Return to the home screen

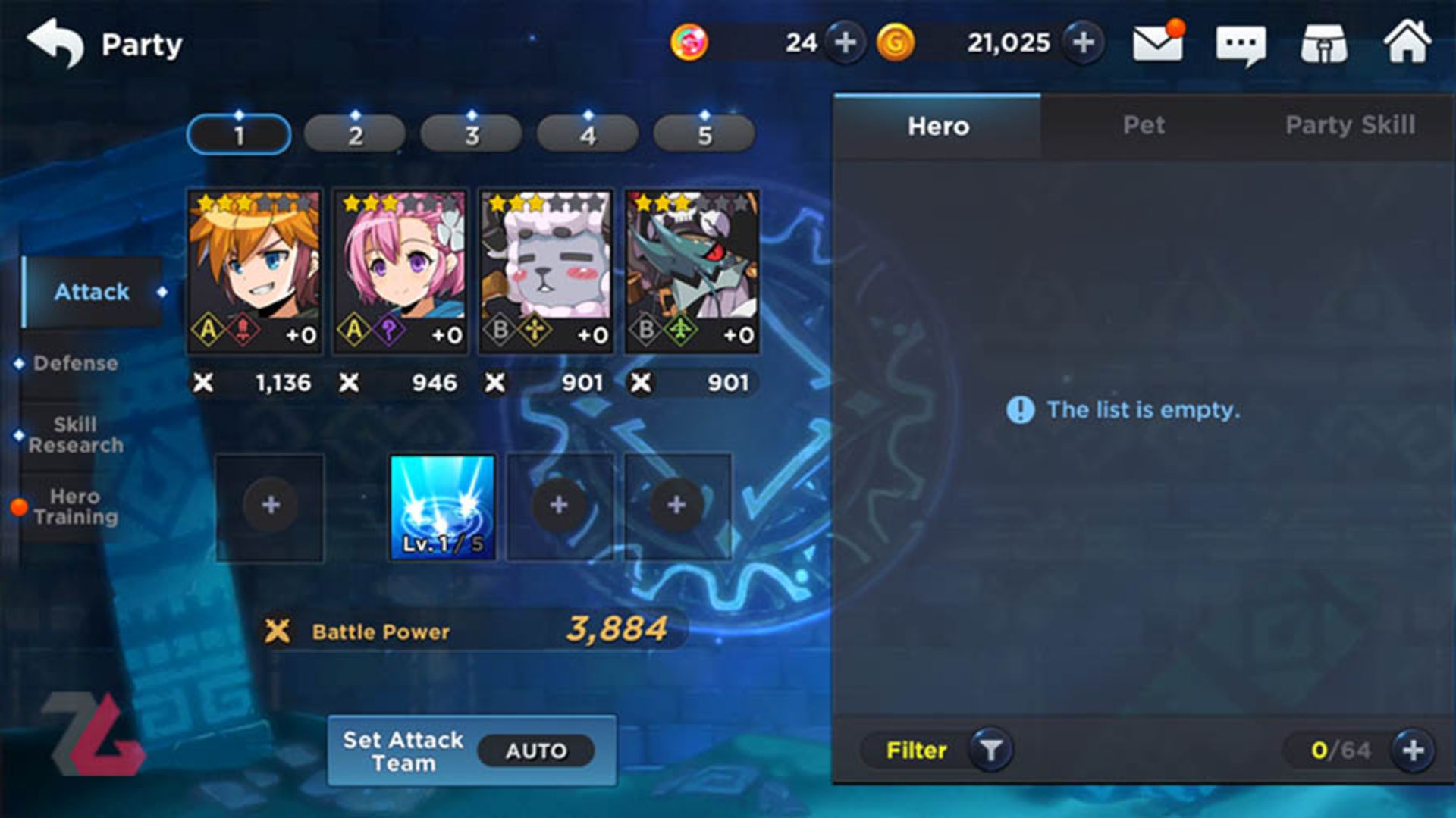click(1407, 42)
